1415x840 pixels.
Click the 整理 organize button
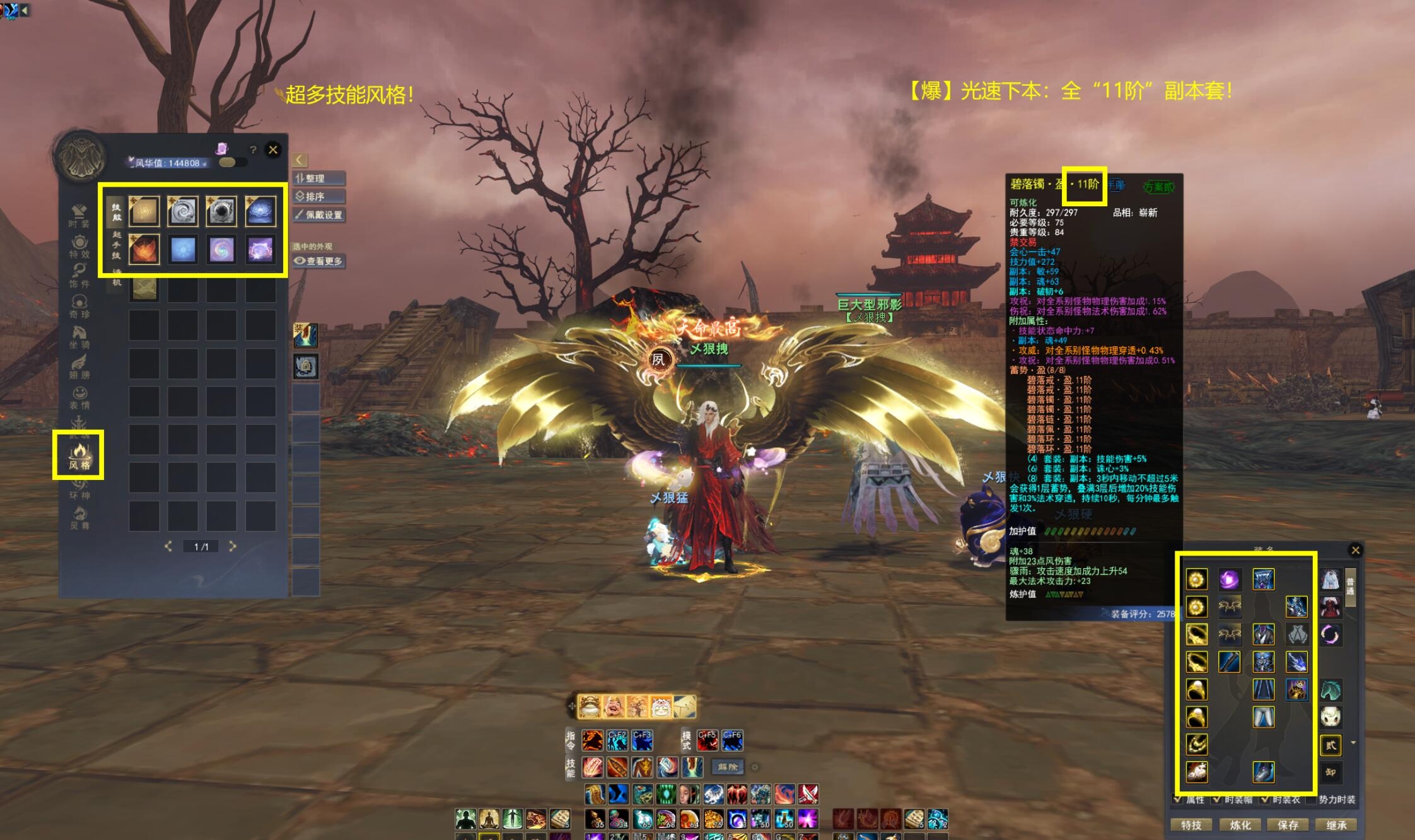[318, 178]
